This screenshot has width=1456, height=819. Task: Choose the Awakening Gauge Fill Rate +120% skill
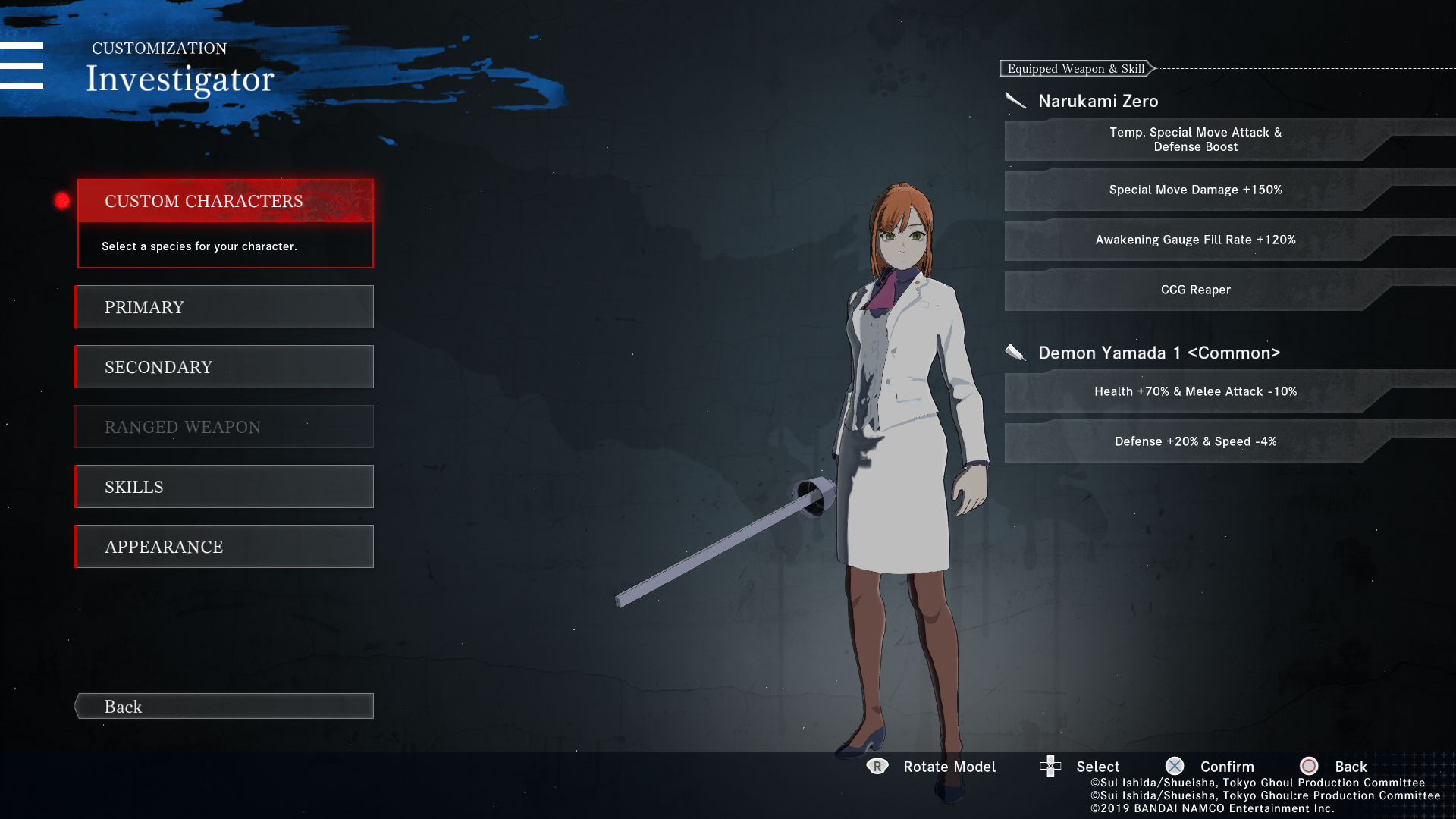pos(1195,240)
